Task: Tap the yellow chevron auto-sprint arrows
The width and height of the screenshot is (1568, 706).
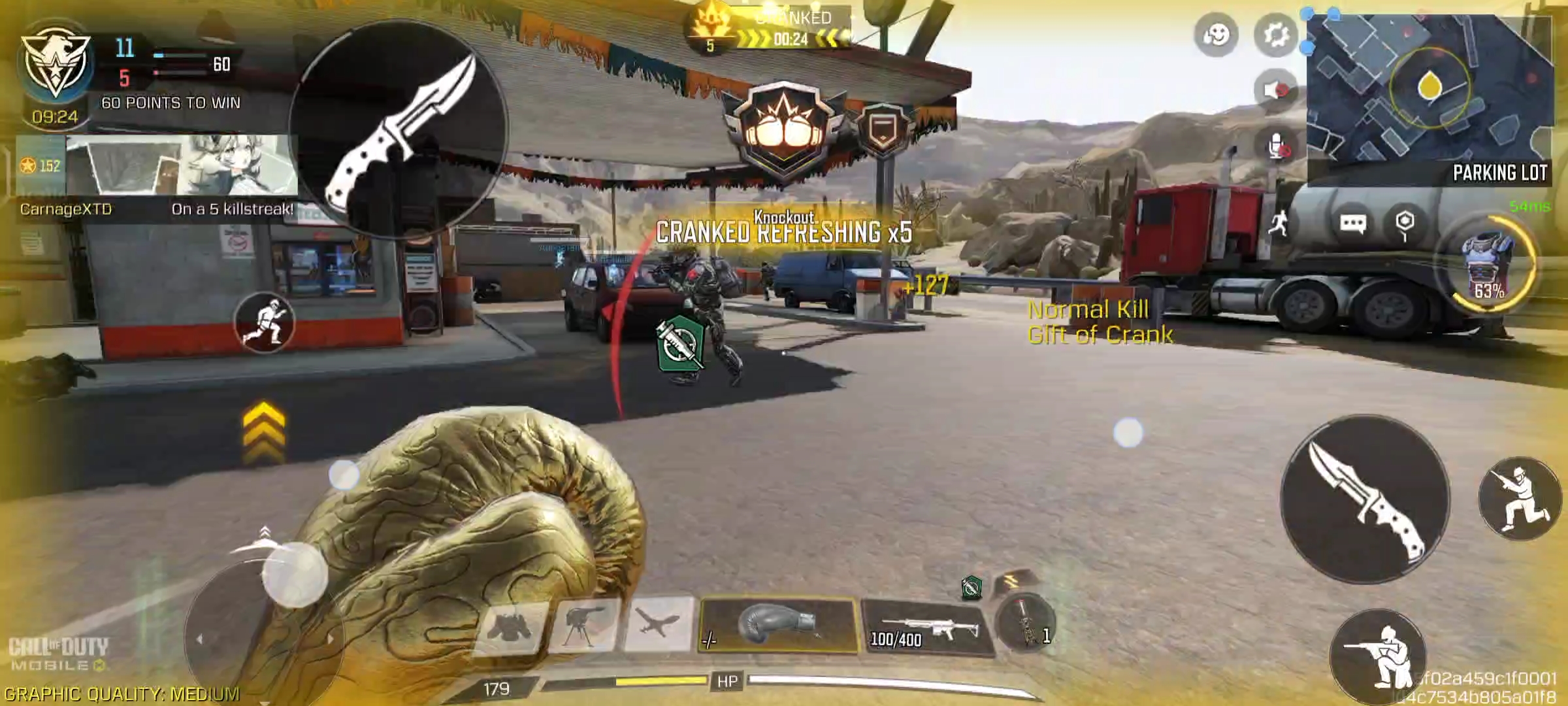Action: click(x=264, y=431)
